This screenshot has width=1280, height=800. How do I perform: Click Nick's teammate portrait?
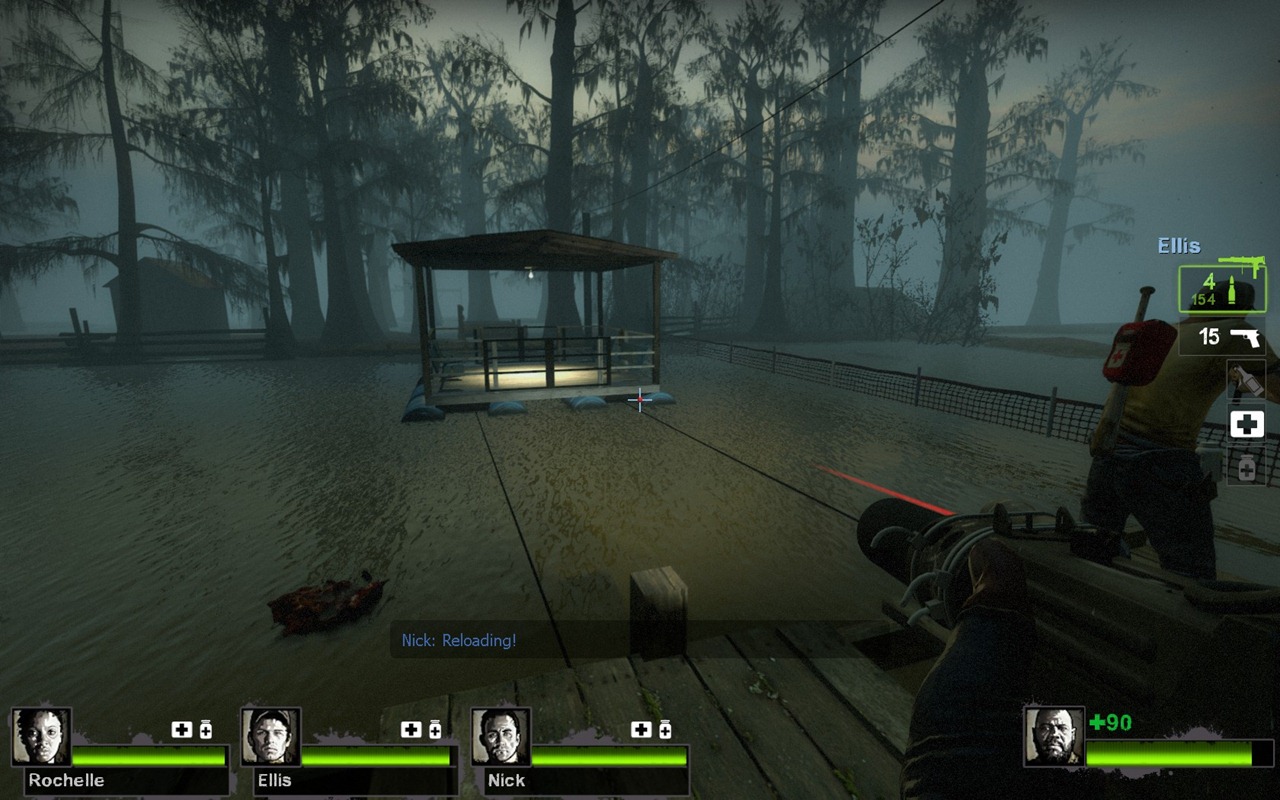(501, 737)
